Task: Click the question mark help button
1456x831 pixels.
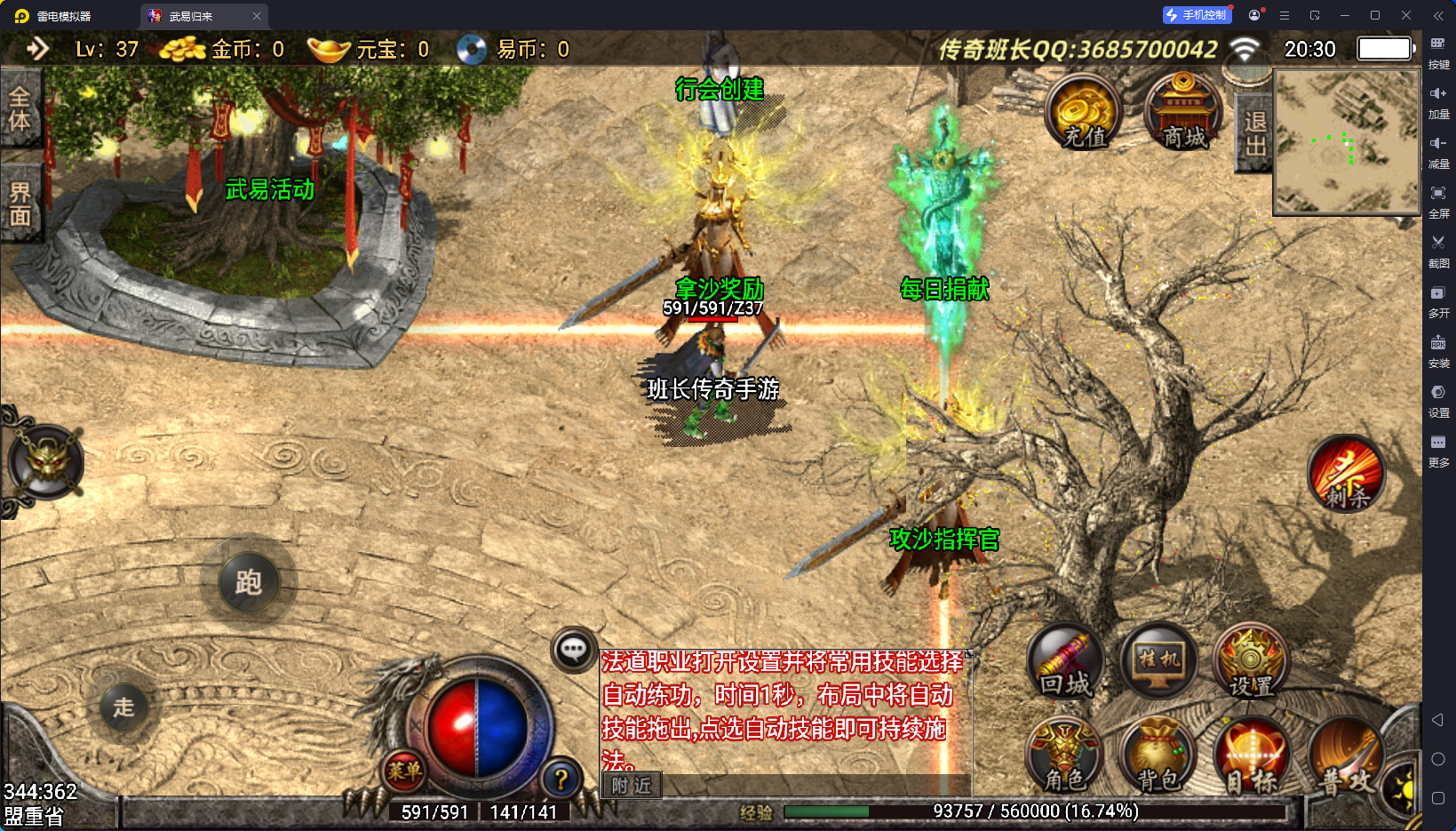Action: pos(561,779)
